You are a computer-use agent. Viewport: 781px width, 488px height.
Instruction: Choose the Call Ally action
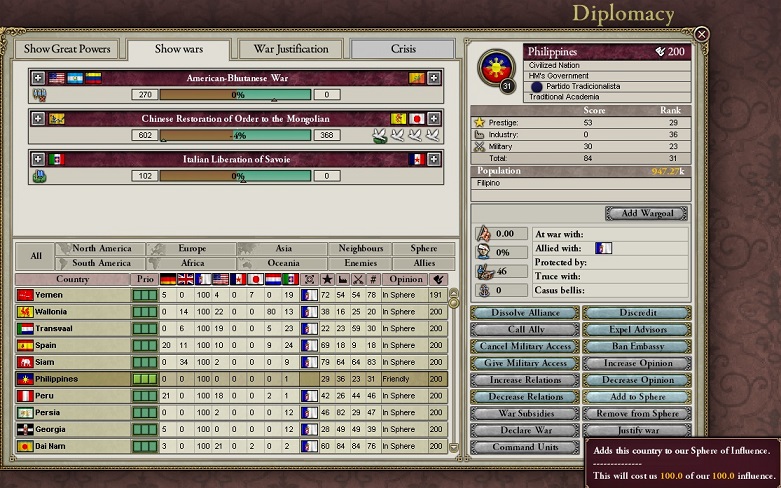pos(524,330)
